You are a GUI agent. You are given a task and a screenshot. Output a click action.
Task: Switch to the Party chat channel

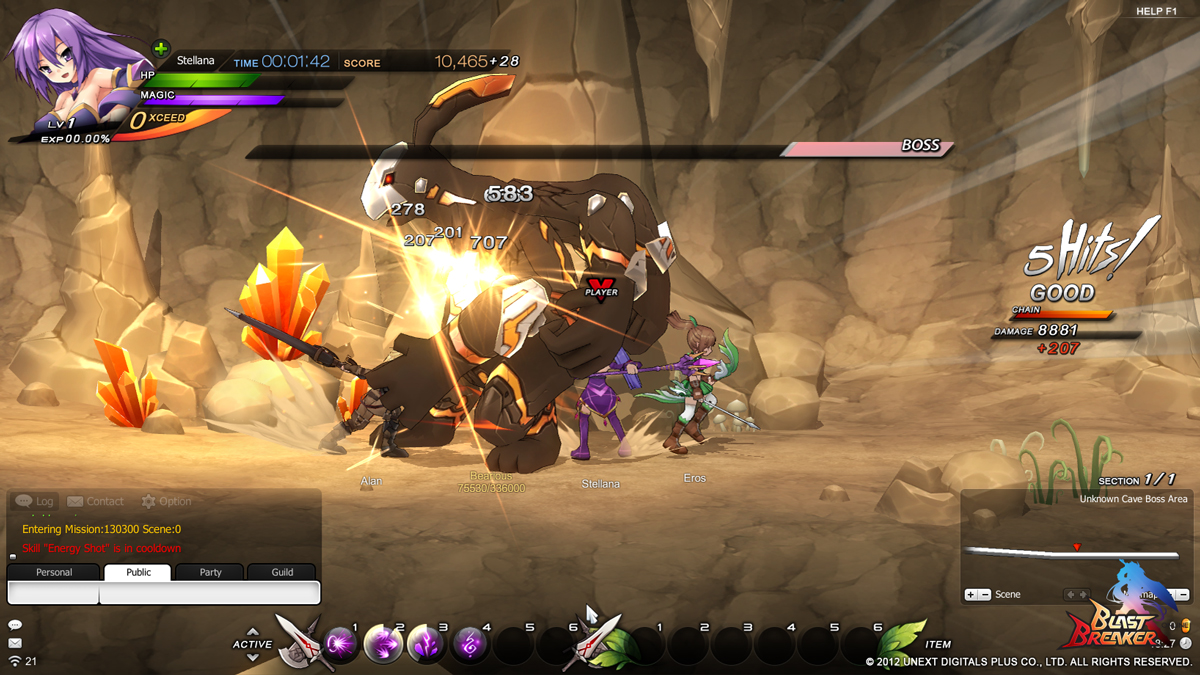pyautogui.click(x=210, y=572)
